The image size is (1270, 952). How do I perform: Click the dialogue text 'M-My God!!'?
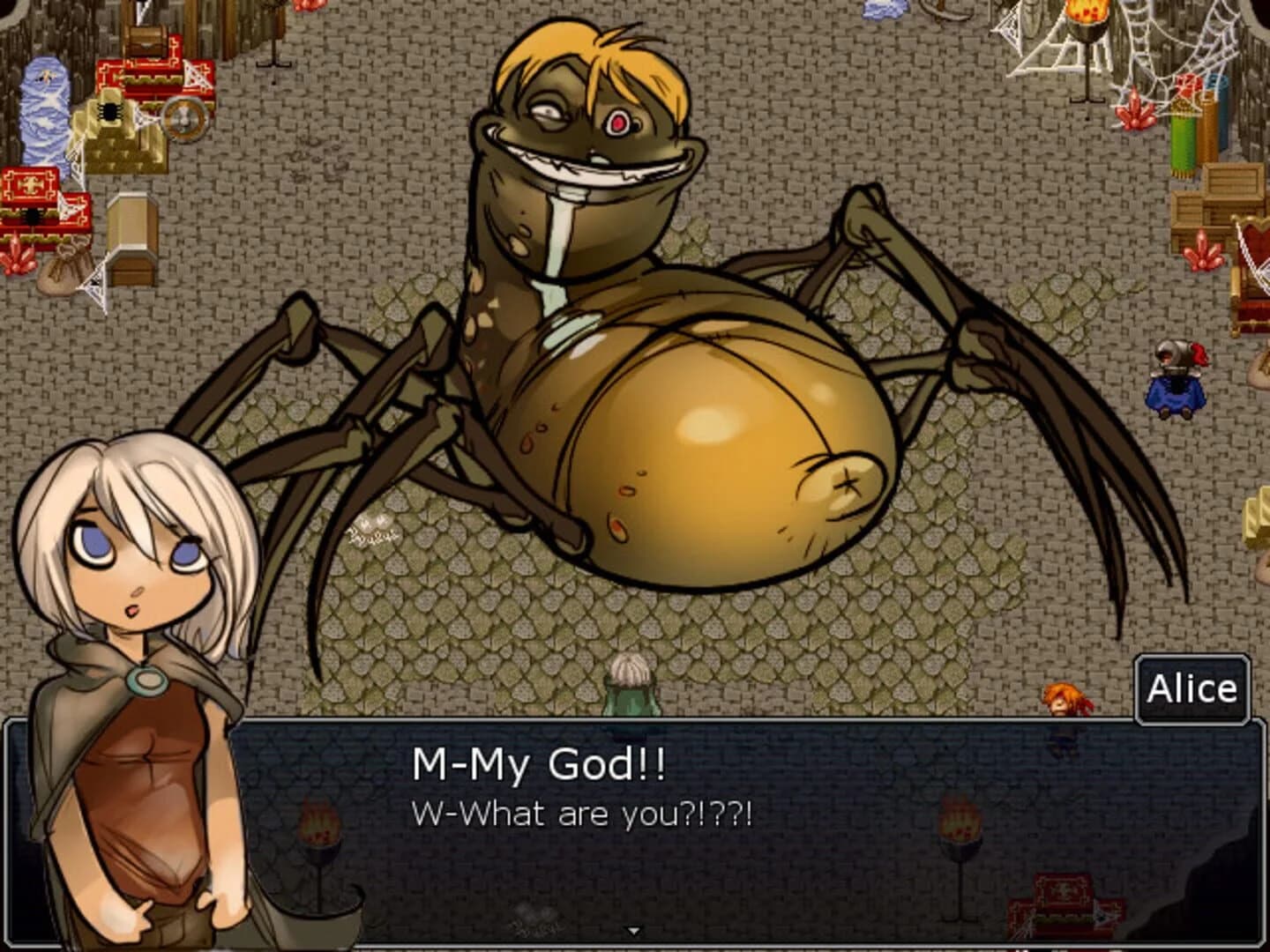coord(538,762)
